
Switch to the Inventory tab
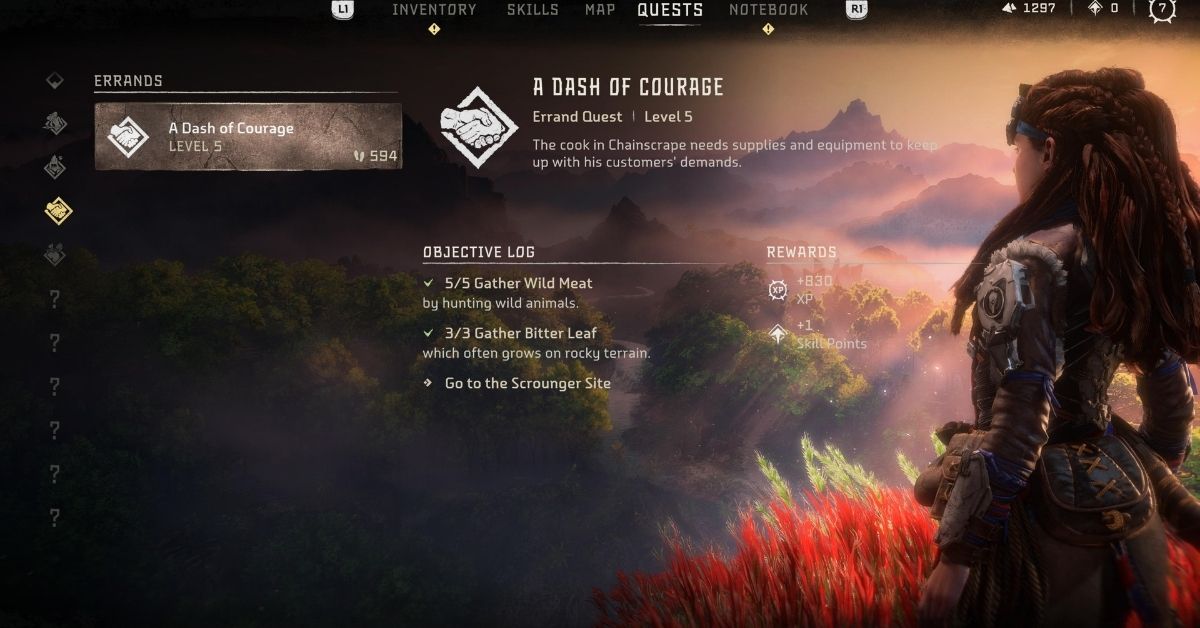coord(434,10)
